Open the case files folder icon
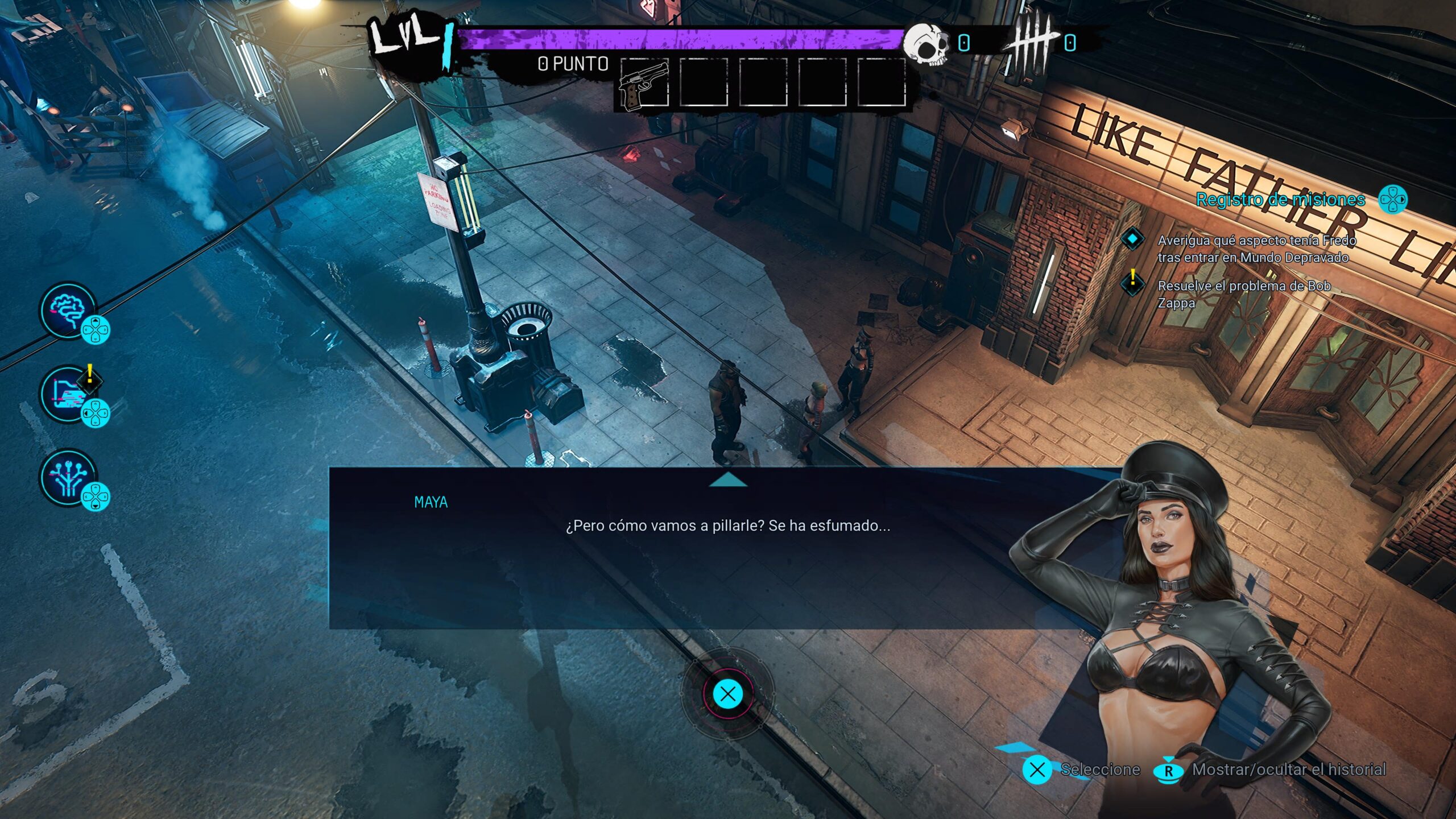Image resolution: width=1456 pixels, height=819 pixels. pyautogui.click(x=69, y=393)
